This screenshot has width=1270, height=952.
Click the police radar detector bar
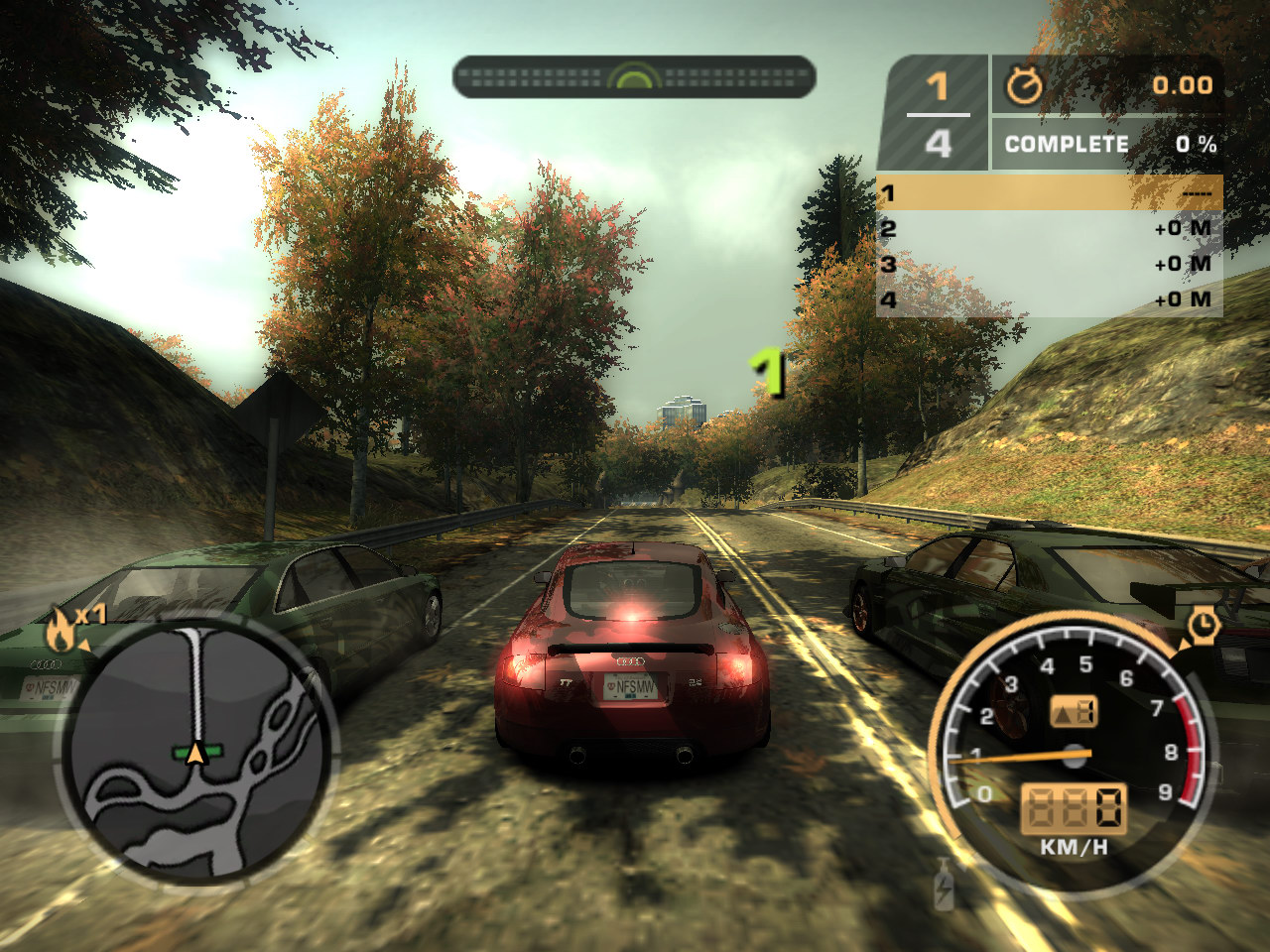click(634, 77)
